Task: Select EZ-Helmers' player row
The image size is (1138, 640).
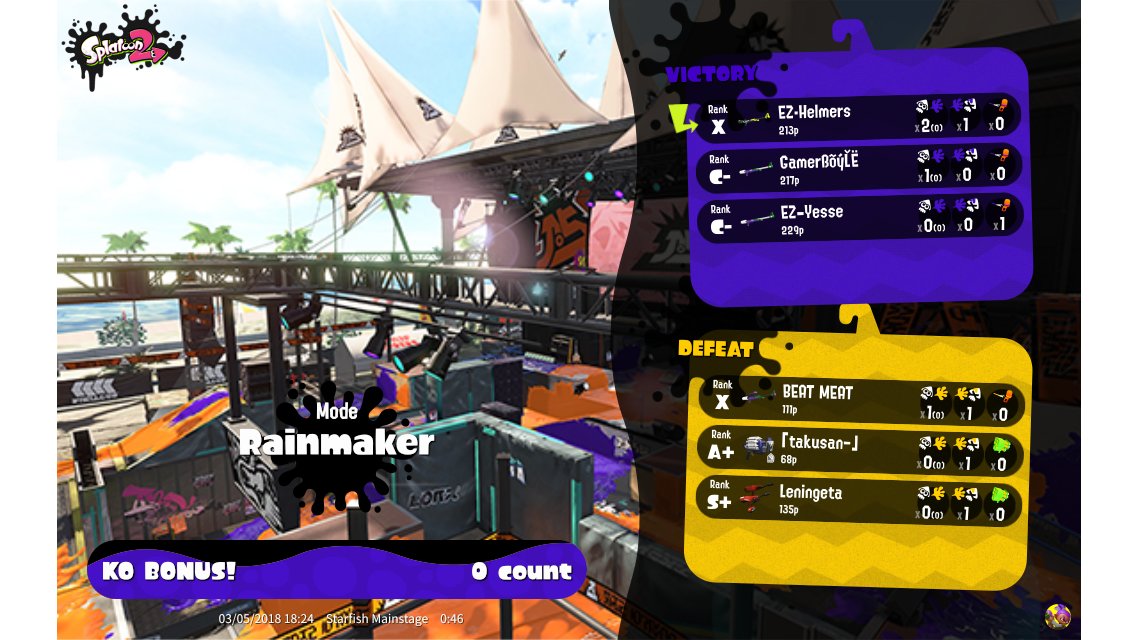Action: tap(860, 118)
